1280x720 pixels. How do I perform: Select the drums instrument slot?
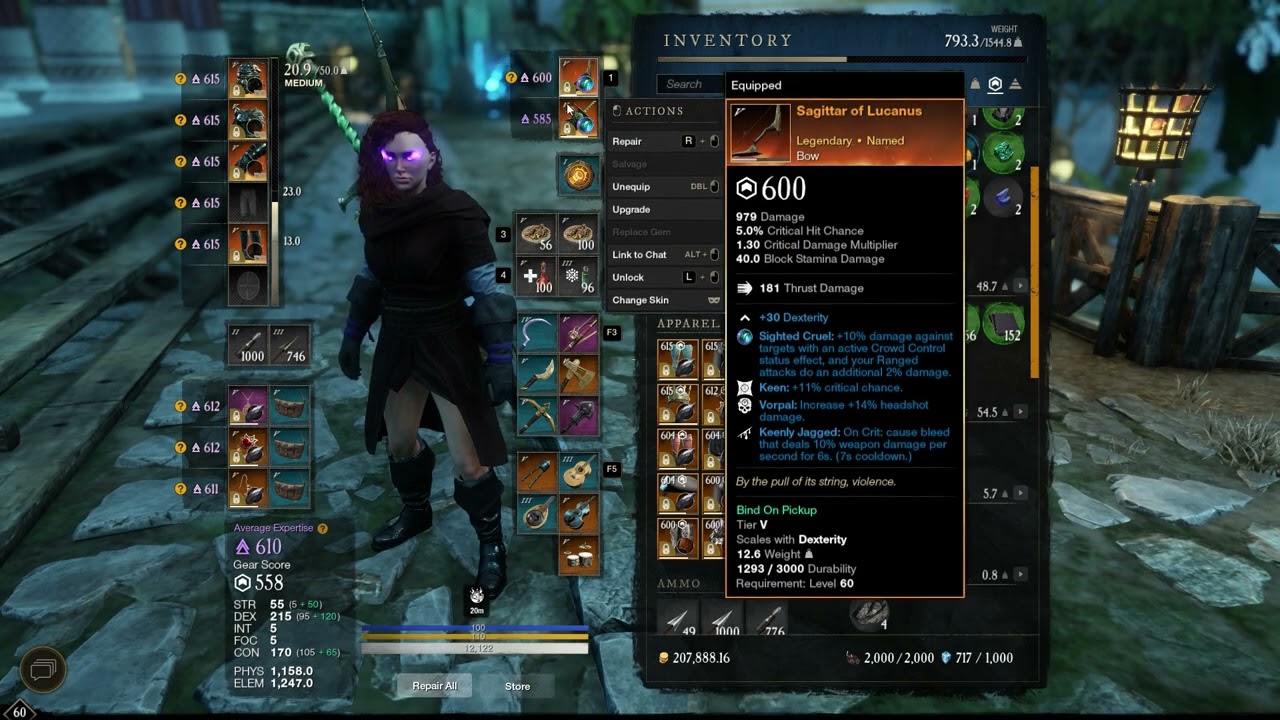pos(578,555)
